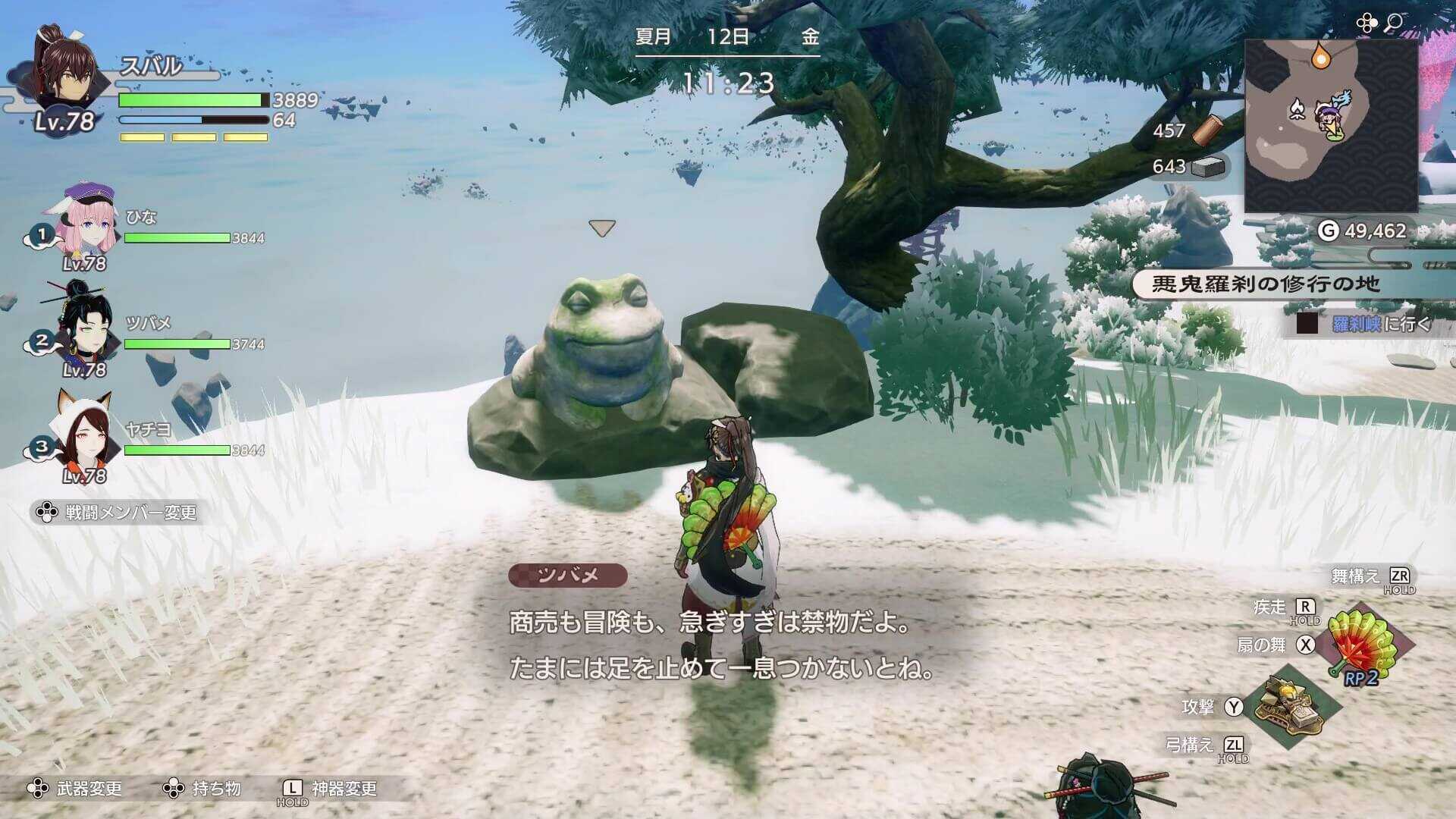1456x819 pixels.
Task: Click the triangle marker above the frog statue
Action: coord(601,227)
